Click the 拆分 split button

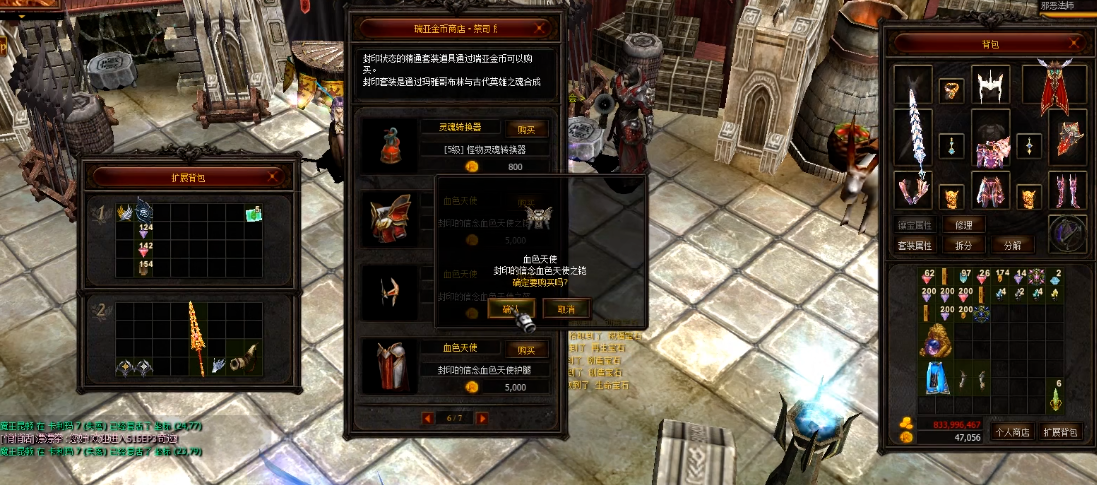pyautogui.click(x=963, y=245)
